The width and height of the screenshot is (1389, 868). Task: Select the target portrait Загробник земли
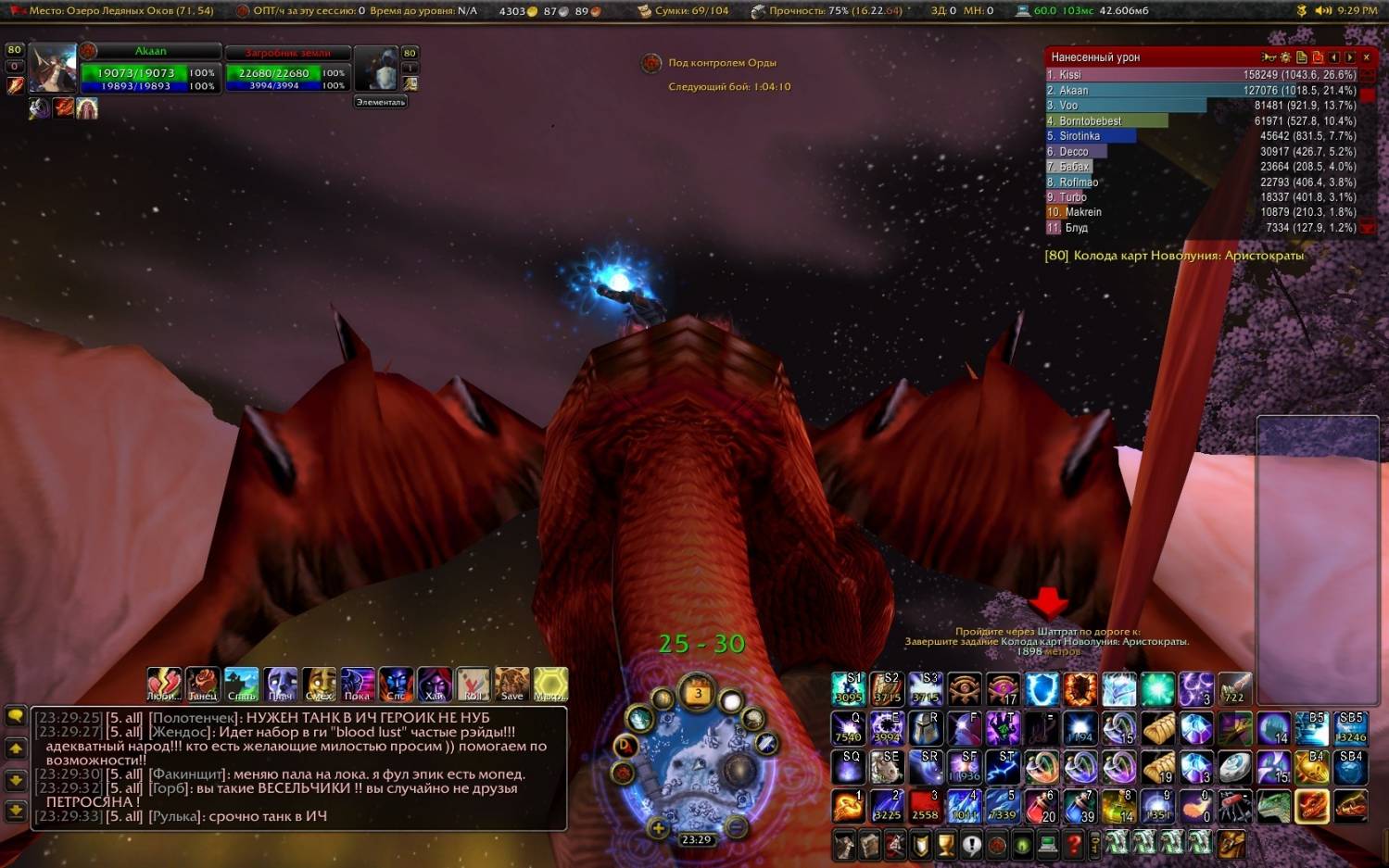pos(376,69)
